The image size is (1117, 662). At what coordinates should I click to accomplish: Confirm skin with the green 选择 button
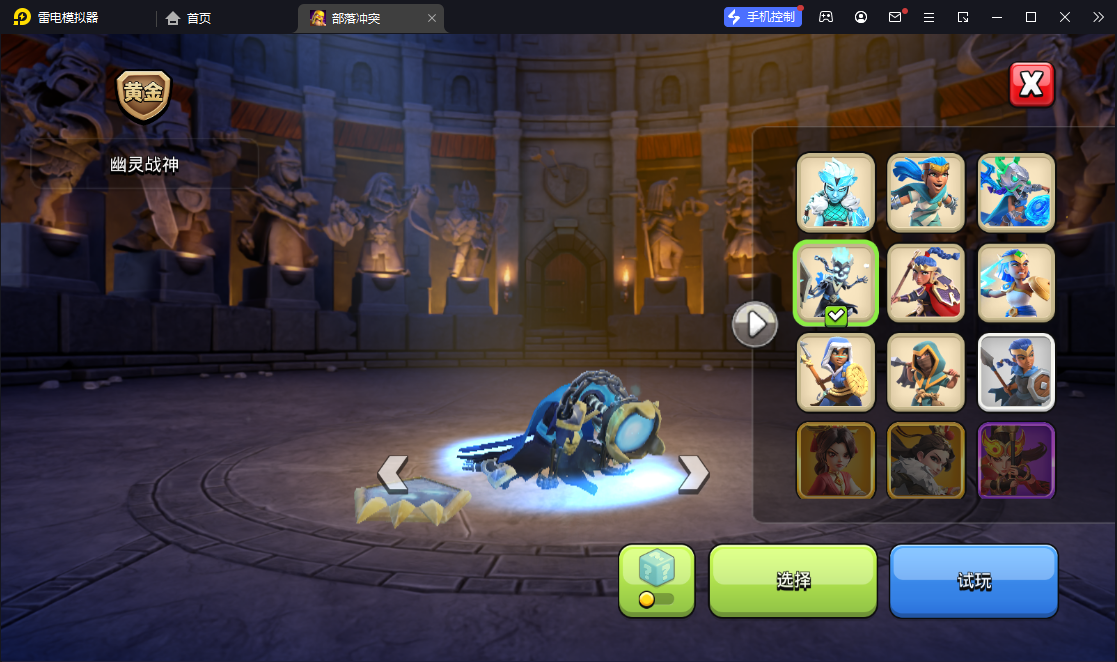792,580
